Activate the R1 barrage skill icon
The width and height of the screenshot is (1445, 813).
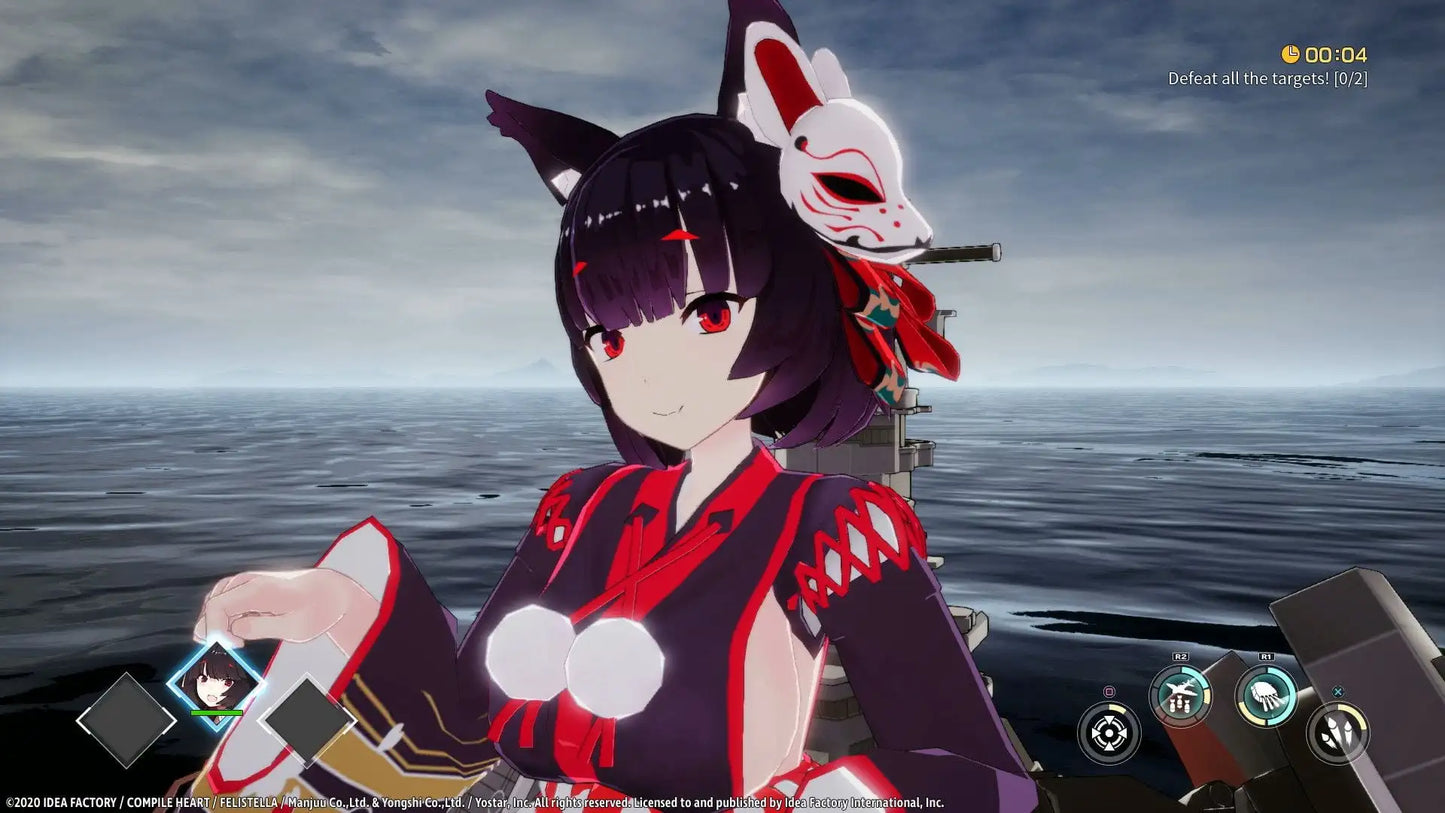coord(1266,696)
